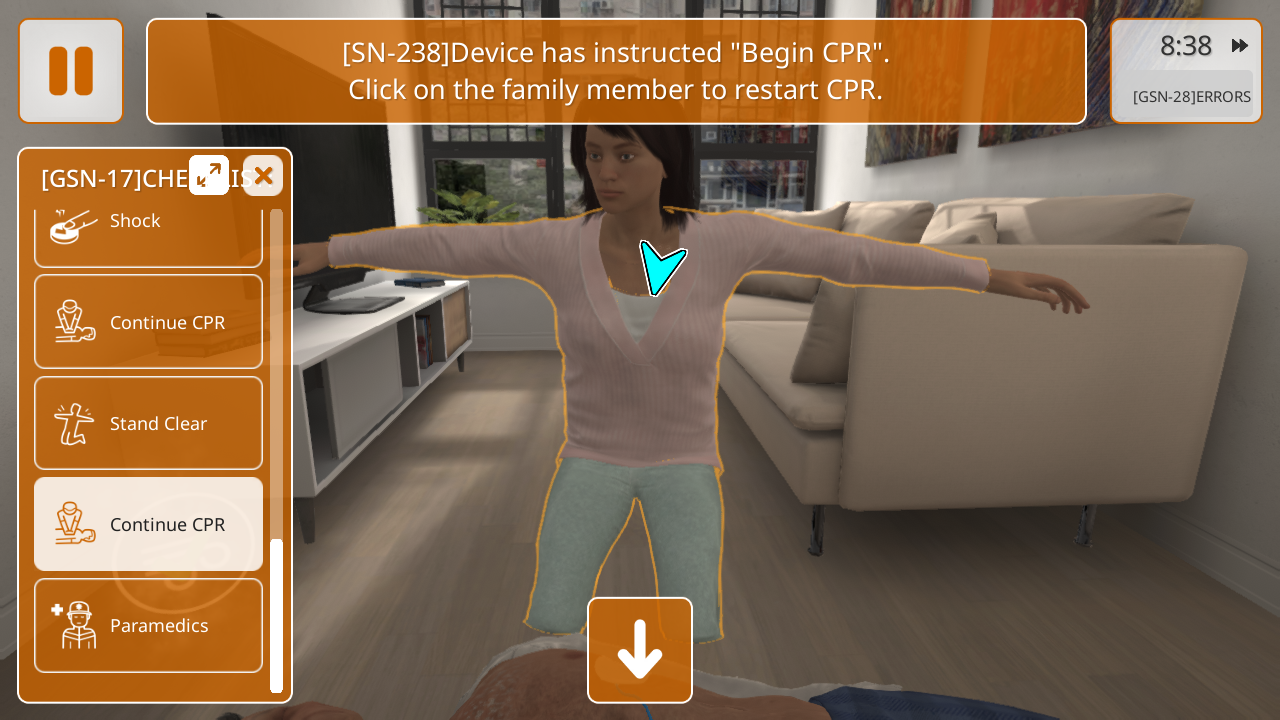Choose the Stand Clear checklist step
This screenshot has height=720, width=1280.
[148, 423]
